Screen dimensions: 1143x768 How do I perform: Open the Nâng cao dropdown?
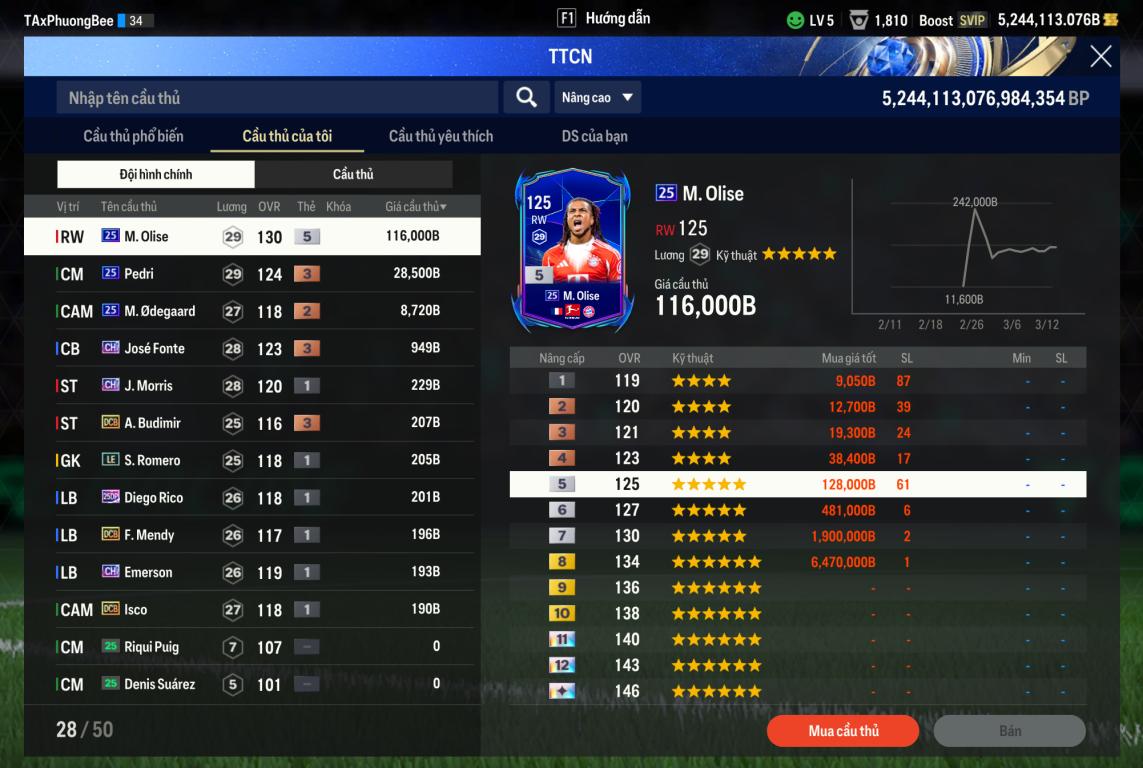tap(598, 98)
